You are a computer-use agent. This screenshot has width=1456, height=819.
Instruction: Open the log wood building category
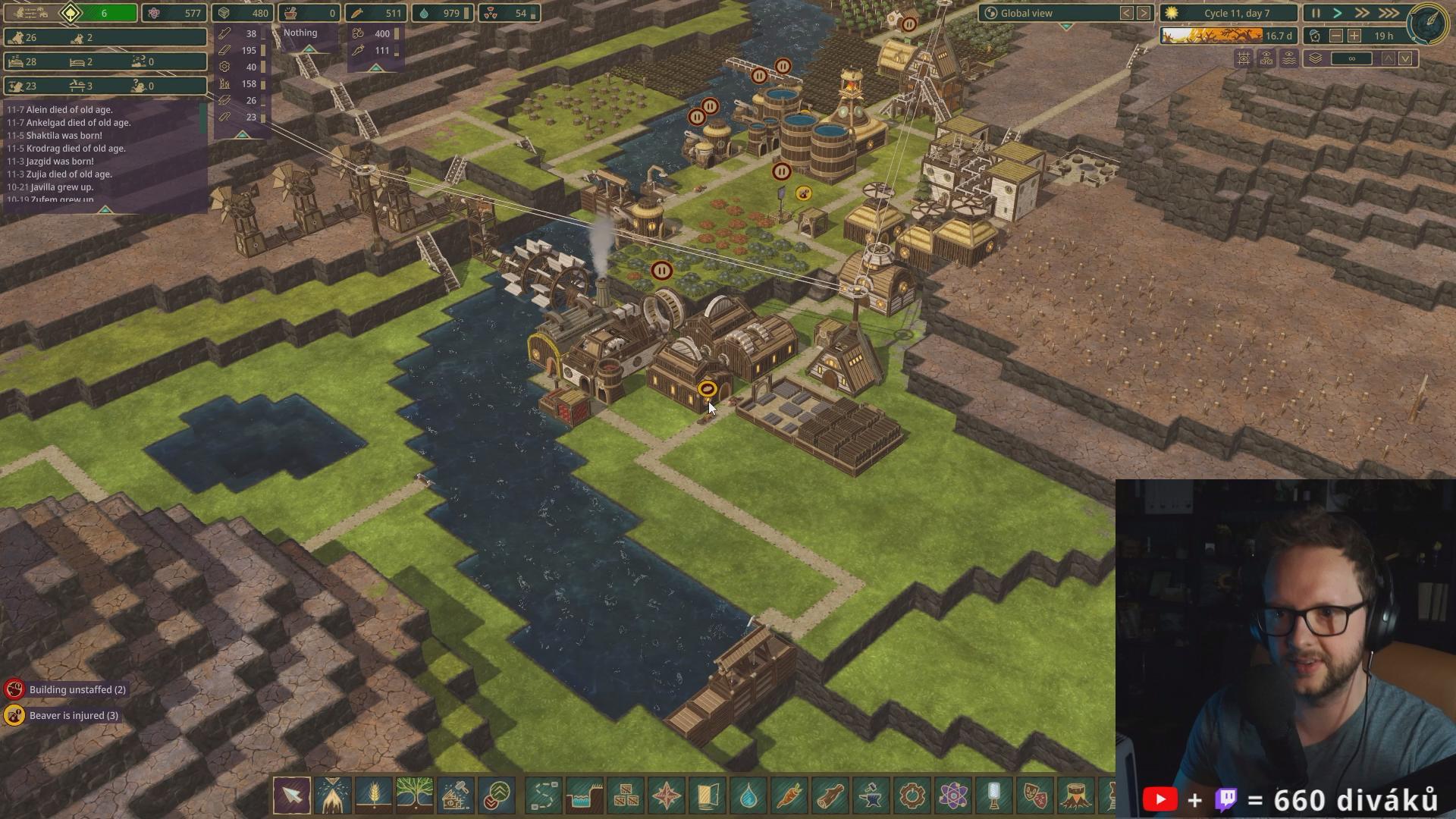(830, 795)
